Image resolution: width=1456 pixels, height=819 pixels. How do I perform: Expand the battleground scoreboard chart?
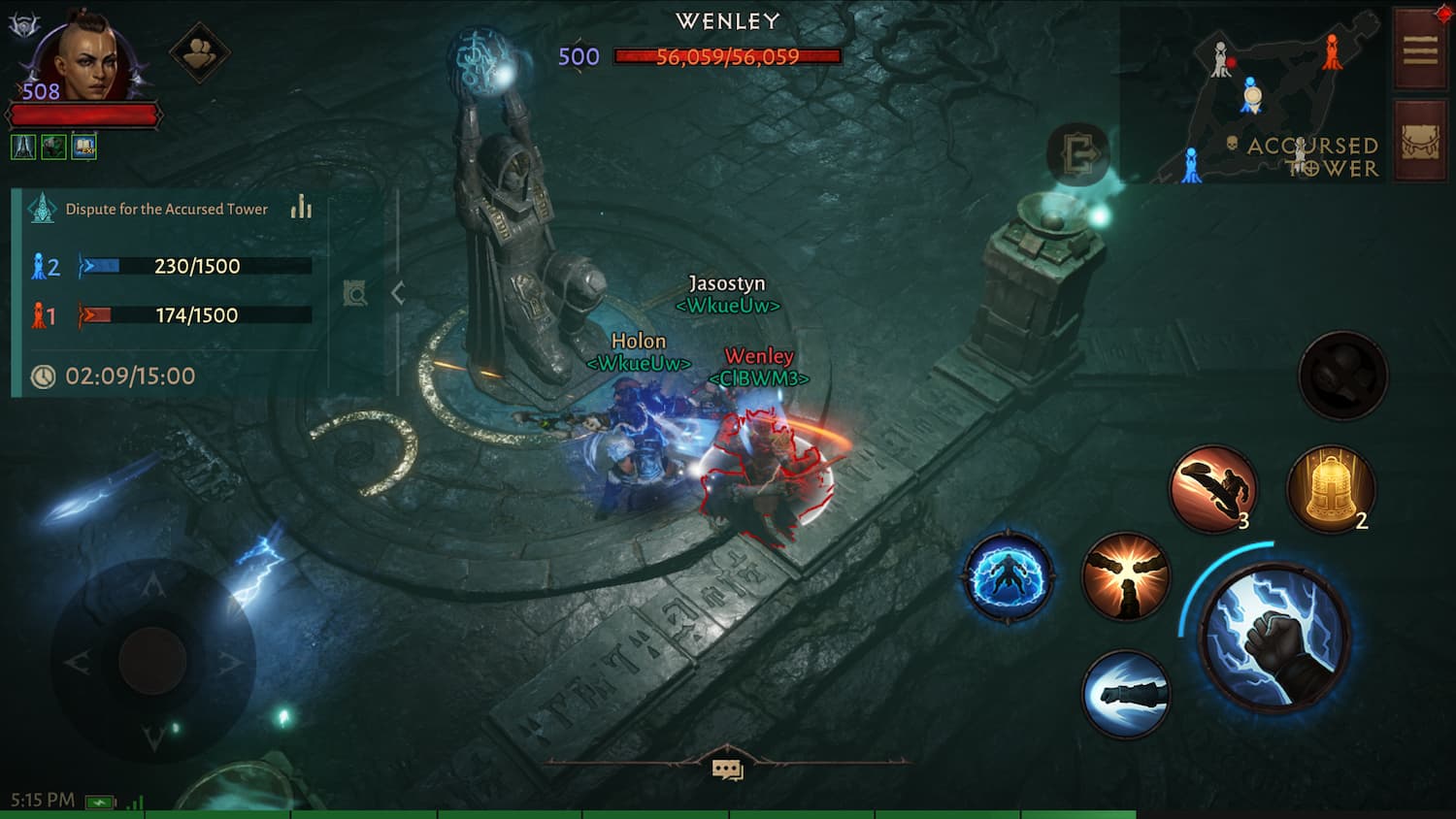pyautogui.click(x=300, y=208)
